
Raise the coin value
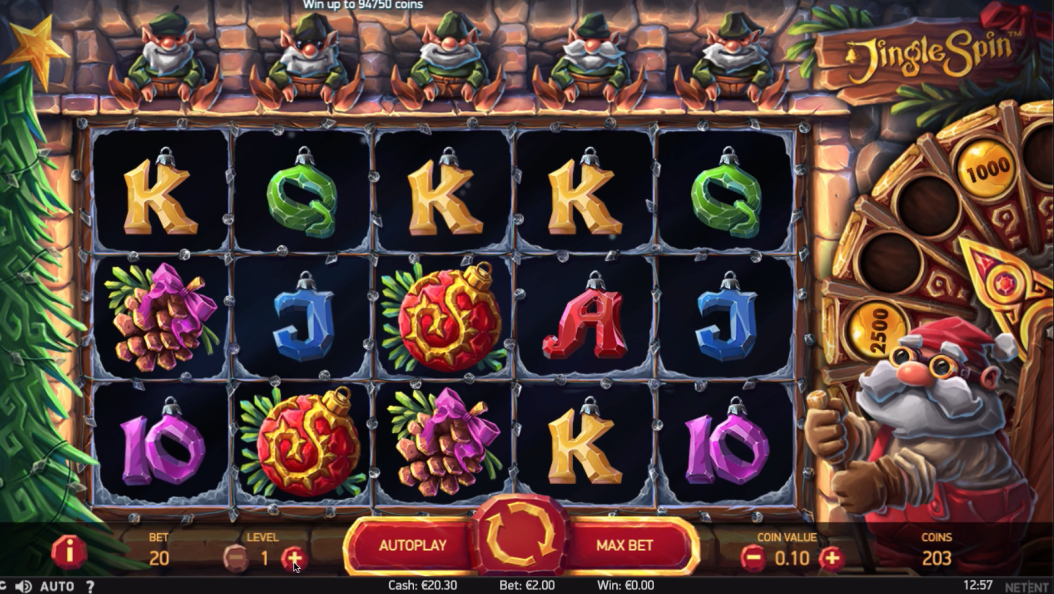[x=831, y=558]
